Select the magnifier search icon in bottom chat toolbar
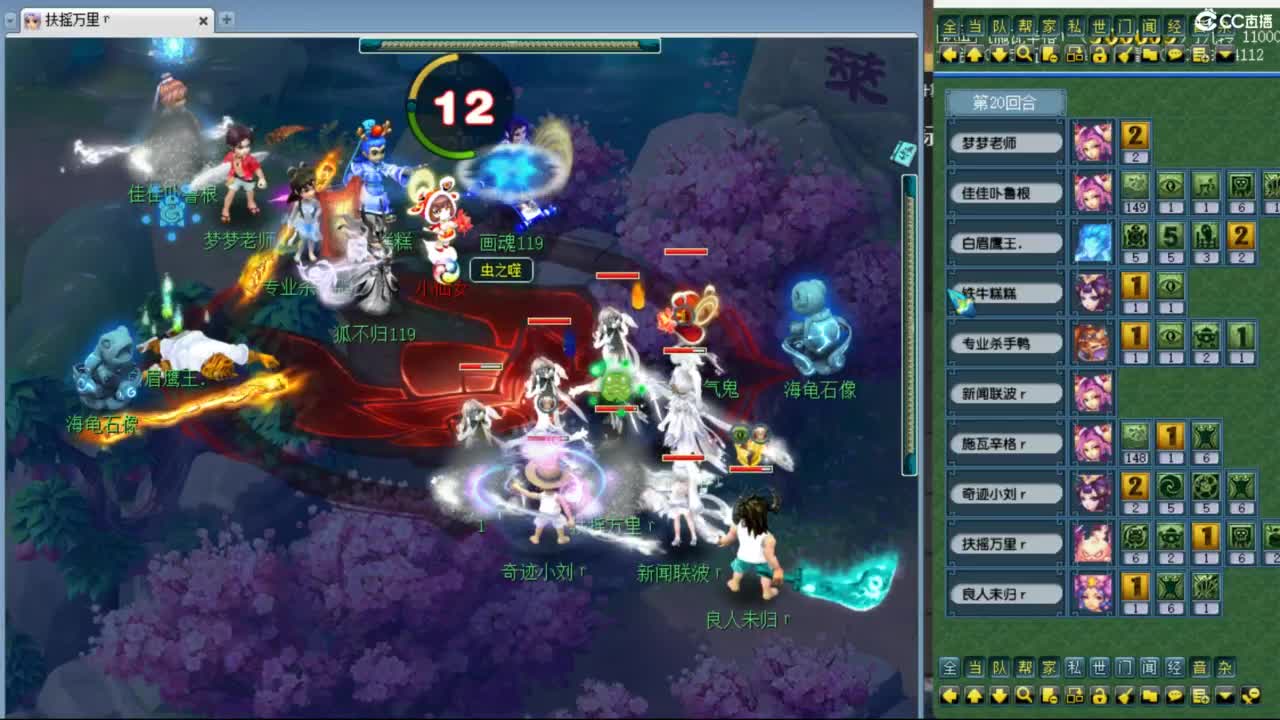Viewport: 1280px width, 720px height. click(1024, 694)
